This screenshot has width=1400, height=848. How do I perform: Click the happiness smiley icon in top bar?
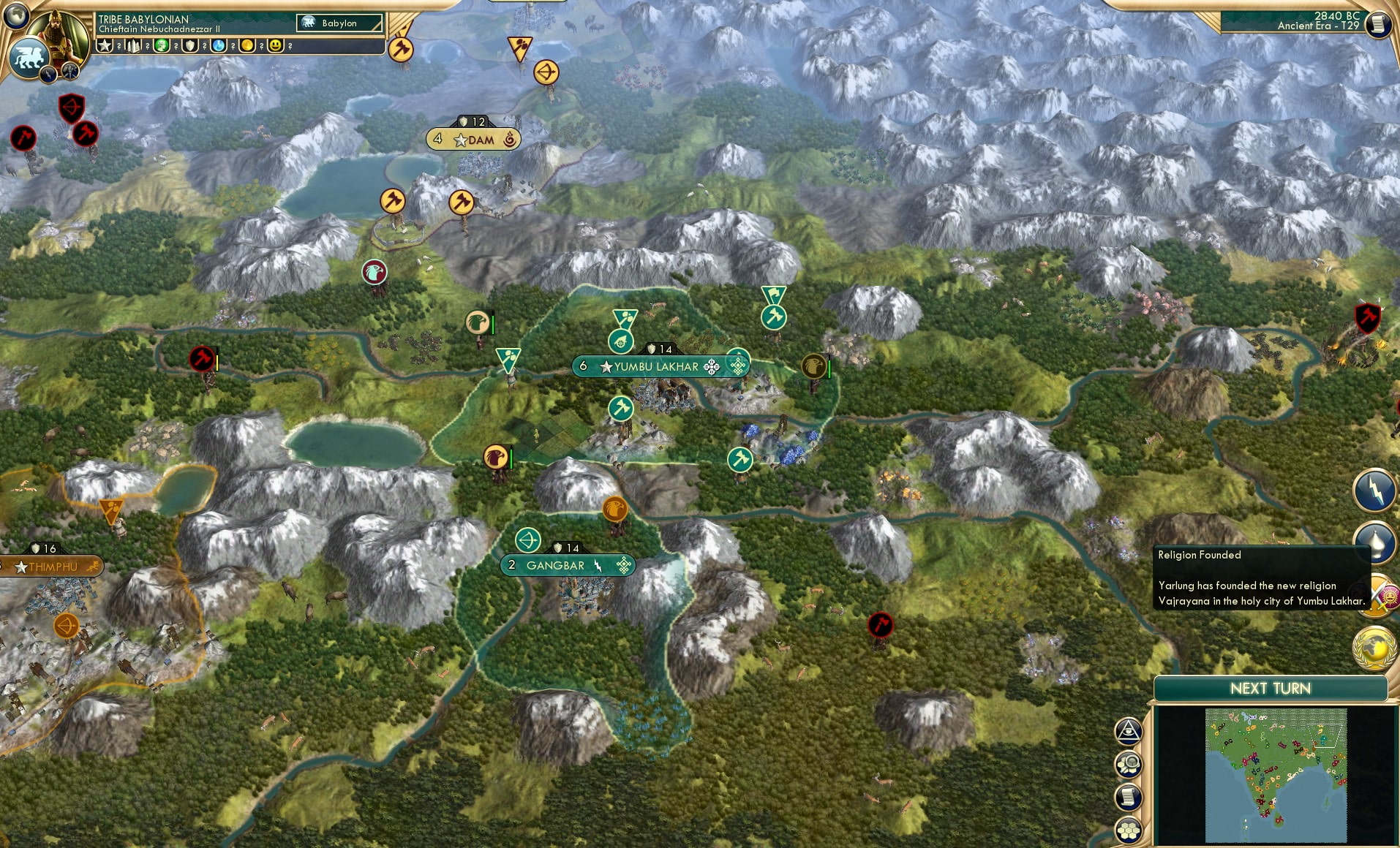(275, 46)
